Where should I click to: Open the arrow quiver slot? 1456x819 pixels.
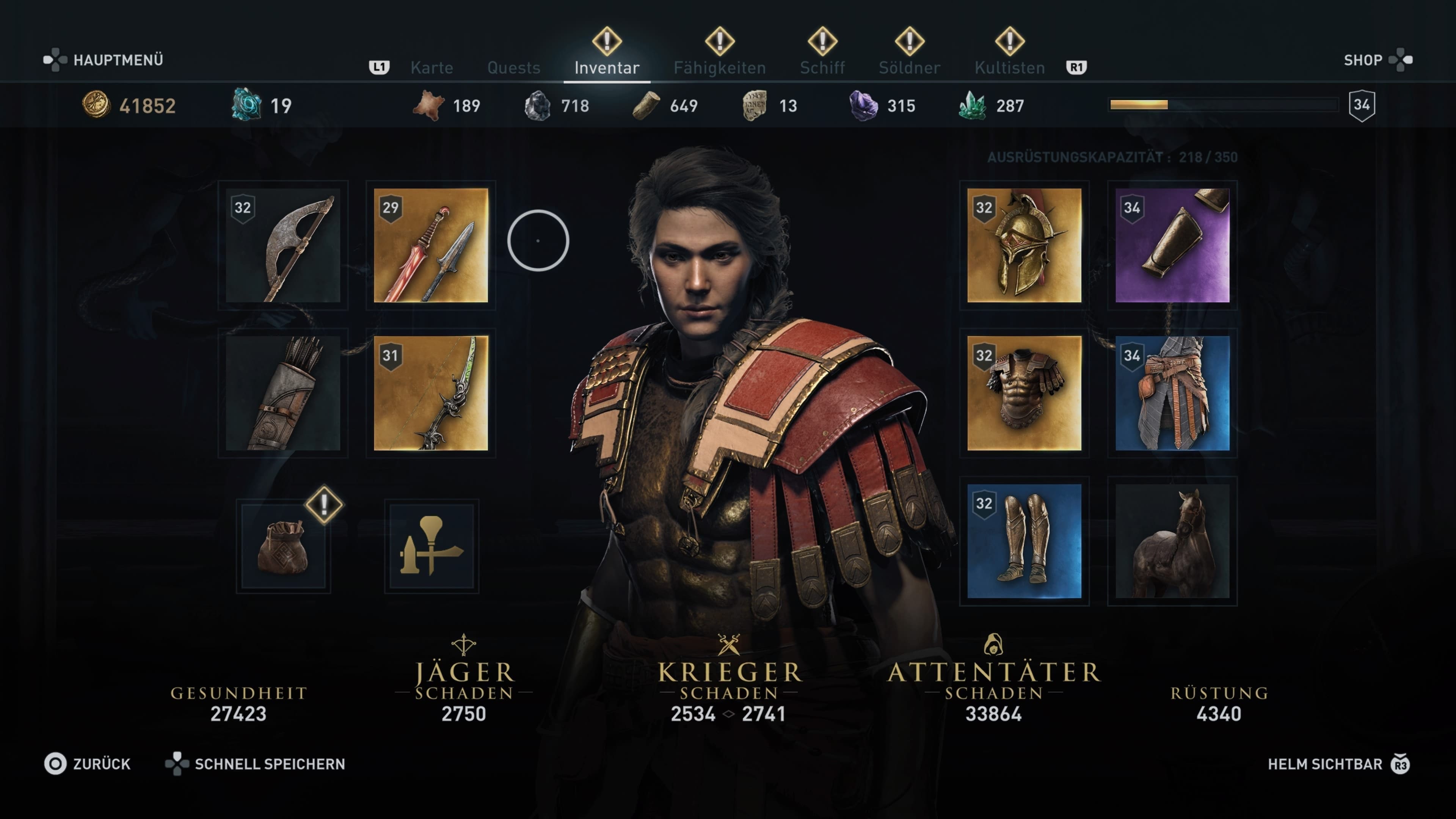[x=282, y=394]
